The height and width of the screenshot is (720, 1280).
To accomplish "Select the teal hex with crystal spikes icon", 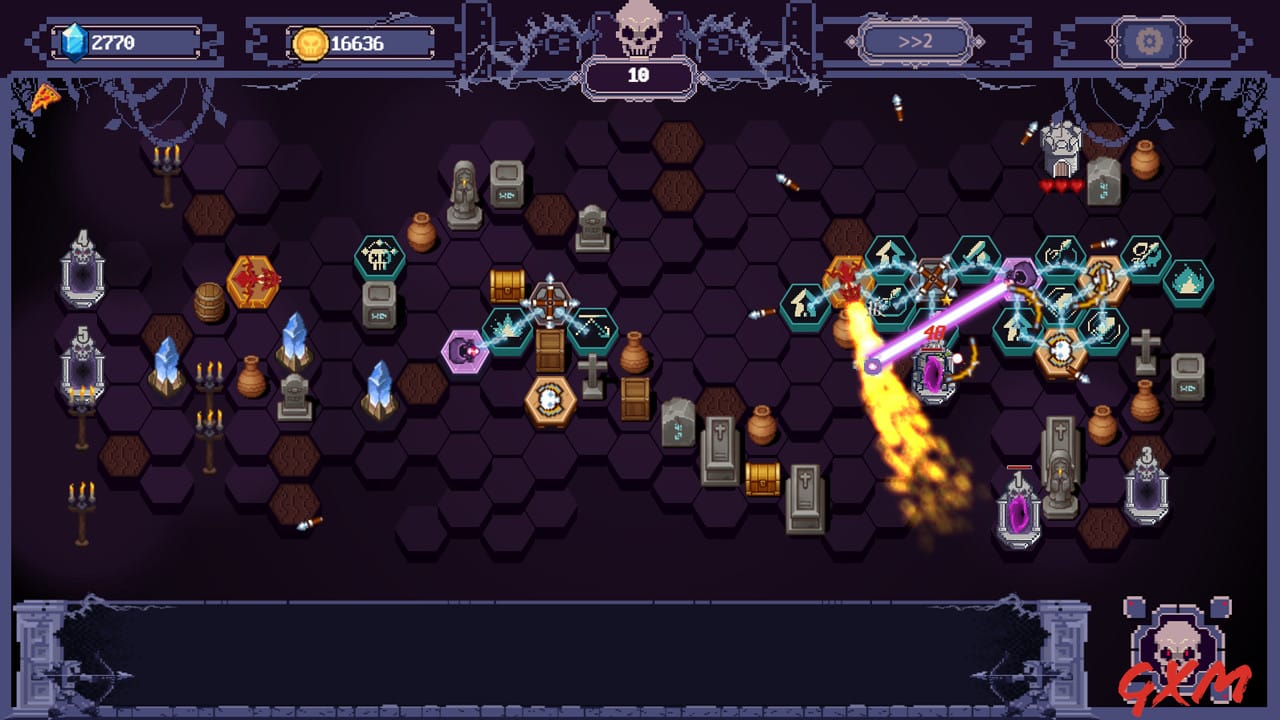I will 505,327.
